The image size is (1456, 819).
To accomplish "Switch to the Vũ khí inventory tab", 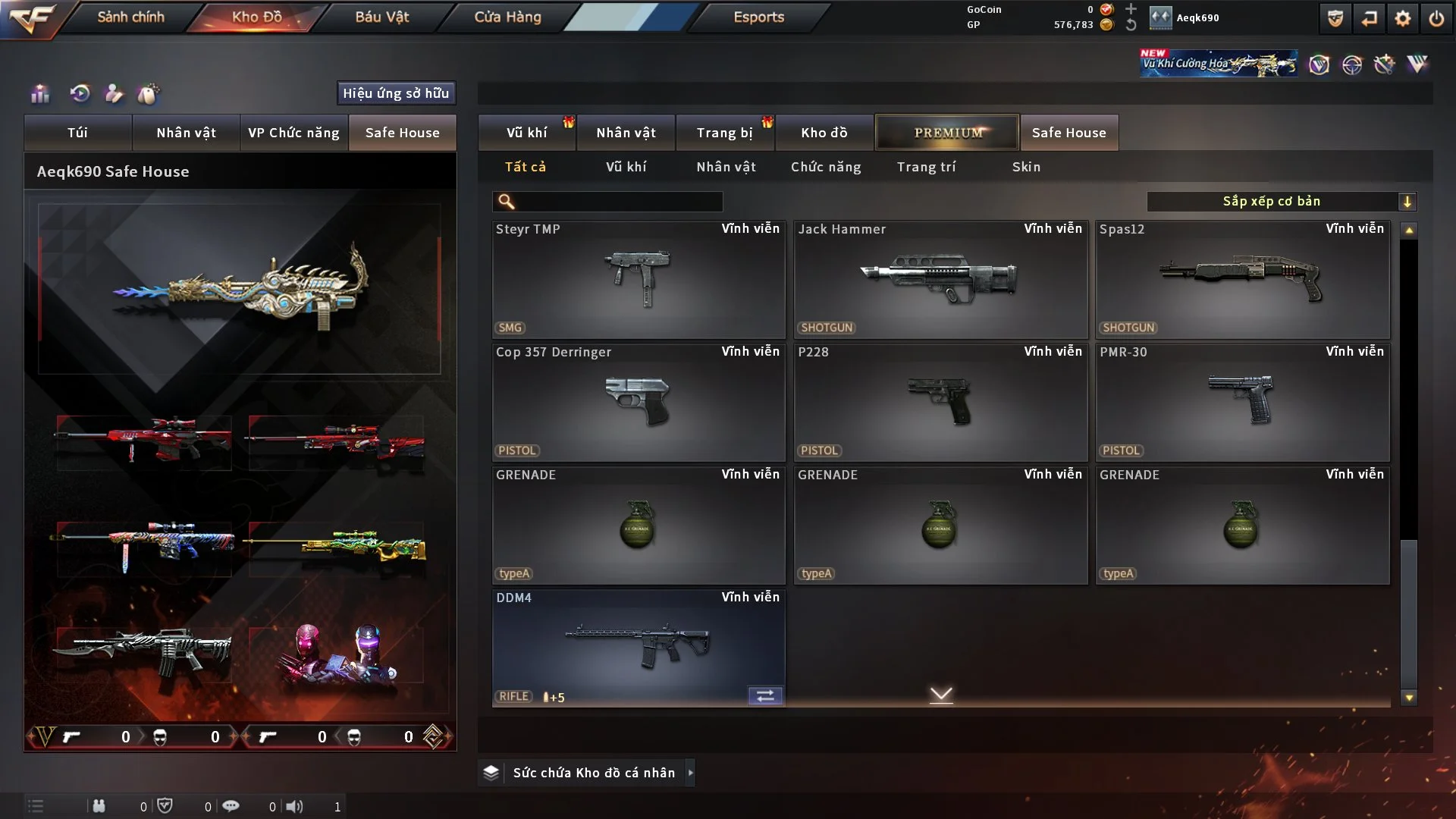I will coord(526,133).
